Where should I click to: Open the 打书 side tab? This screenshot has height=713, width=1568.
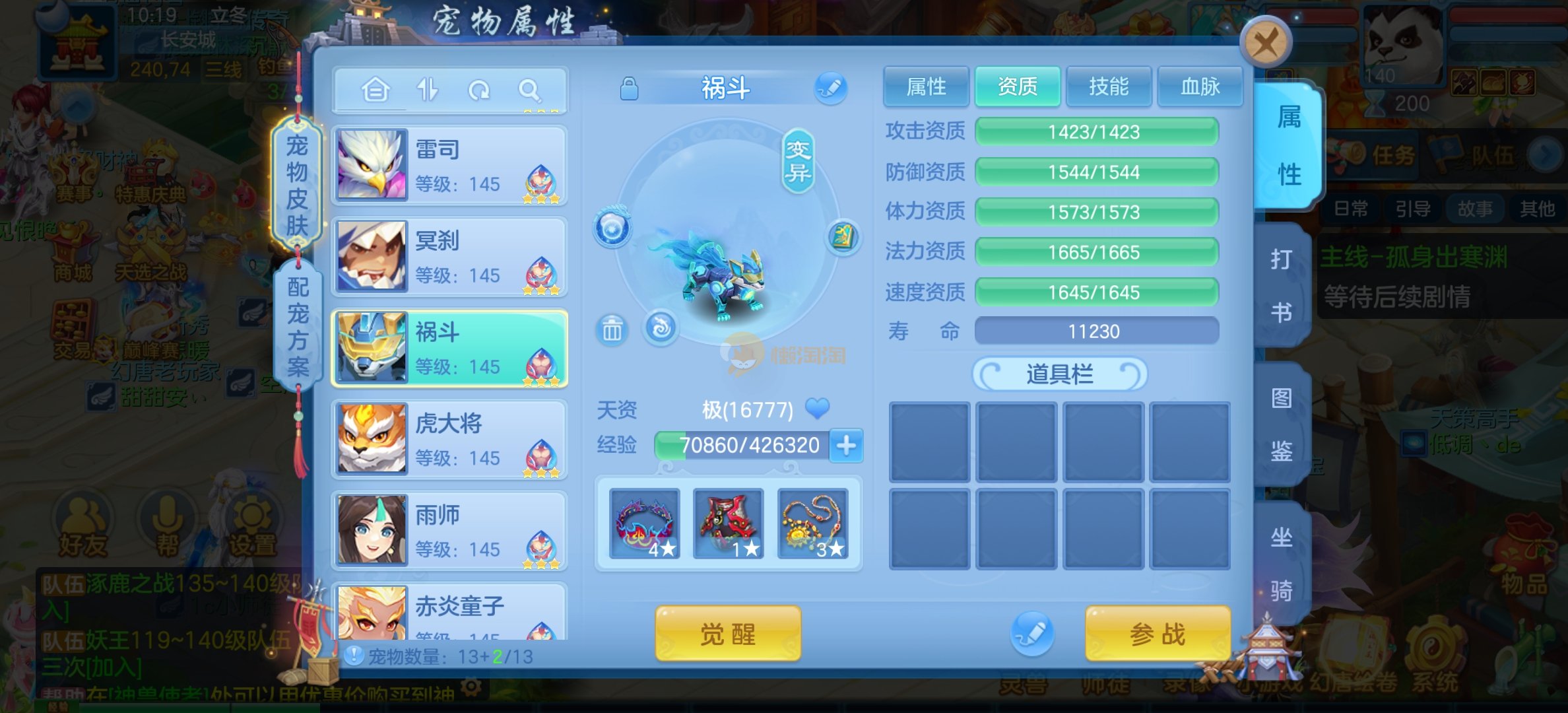point(1281,285)
